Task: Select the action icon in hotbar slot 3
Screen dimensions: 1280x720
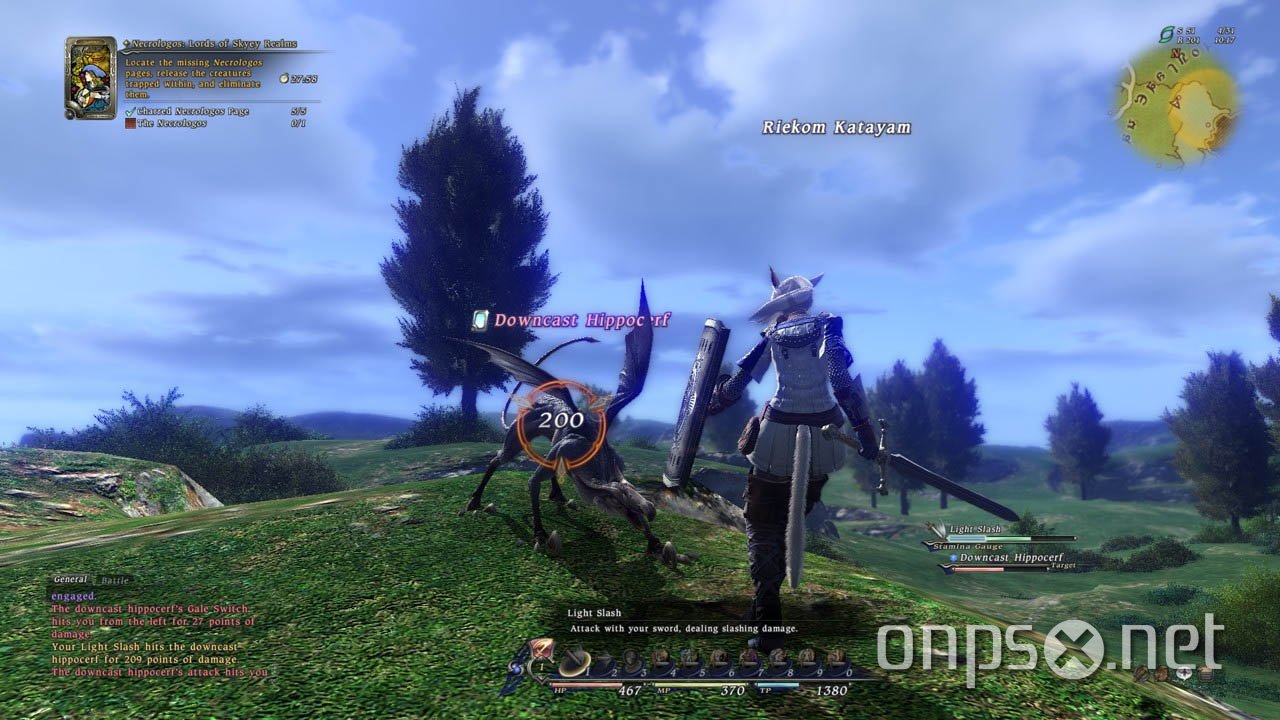Action: pos(633,657)
